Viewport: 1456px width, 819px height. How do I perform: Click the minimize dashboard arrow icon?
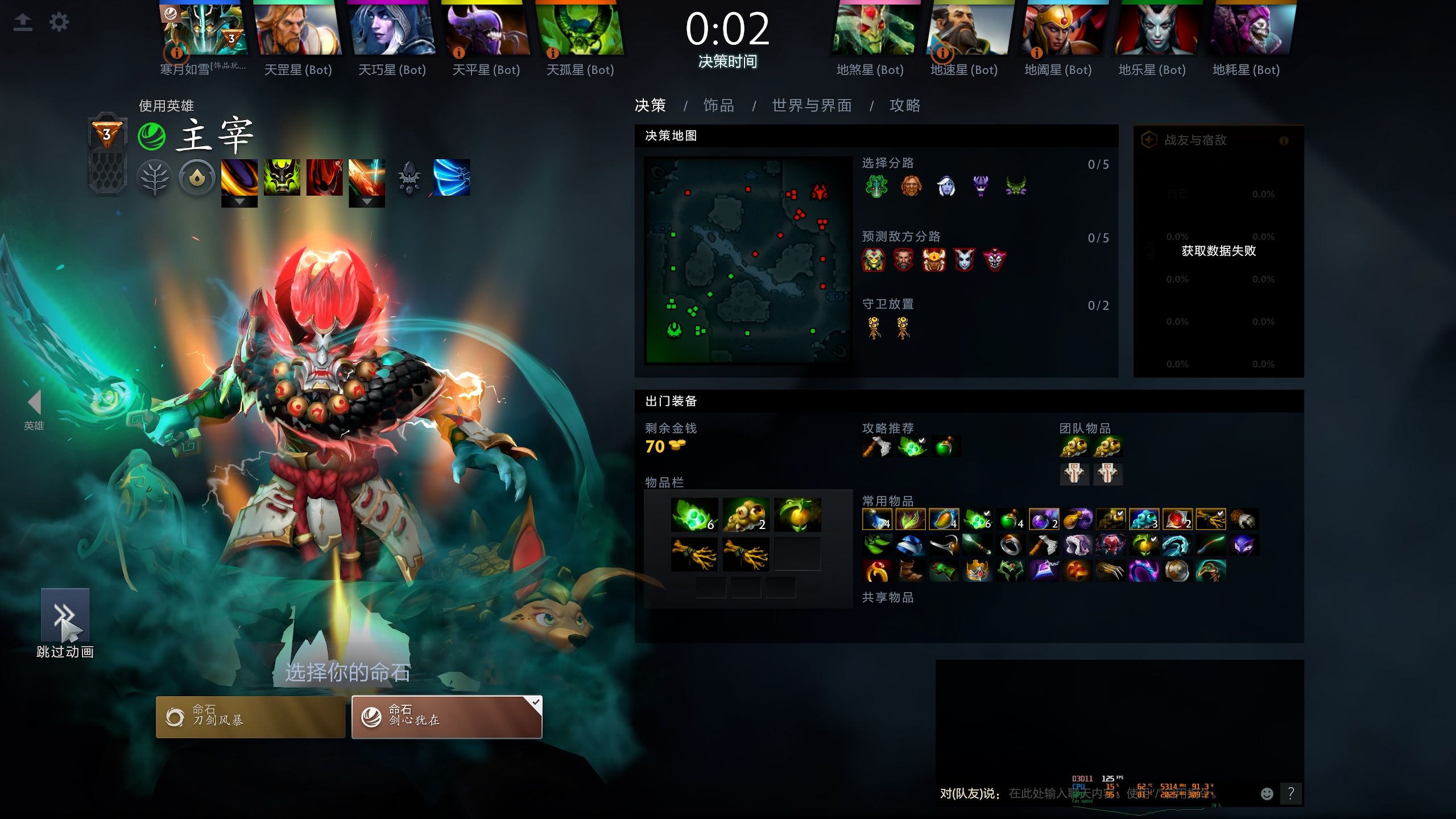[x=23, y=23]
